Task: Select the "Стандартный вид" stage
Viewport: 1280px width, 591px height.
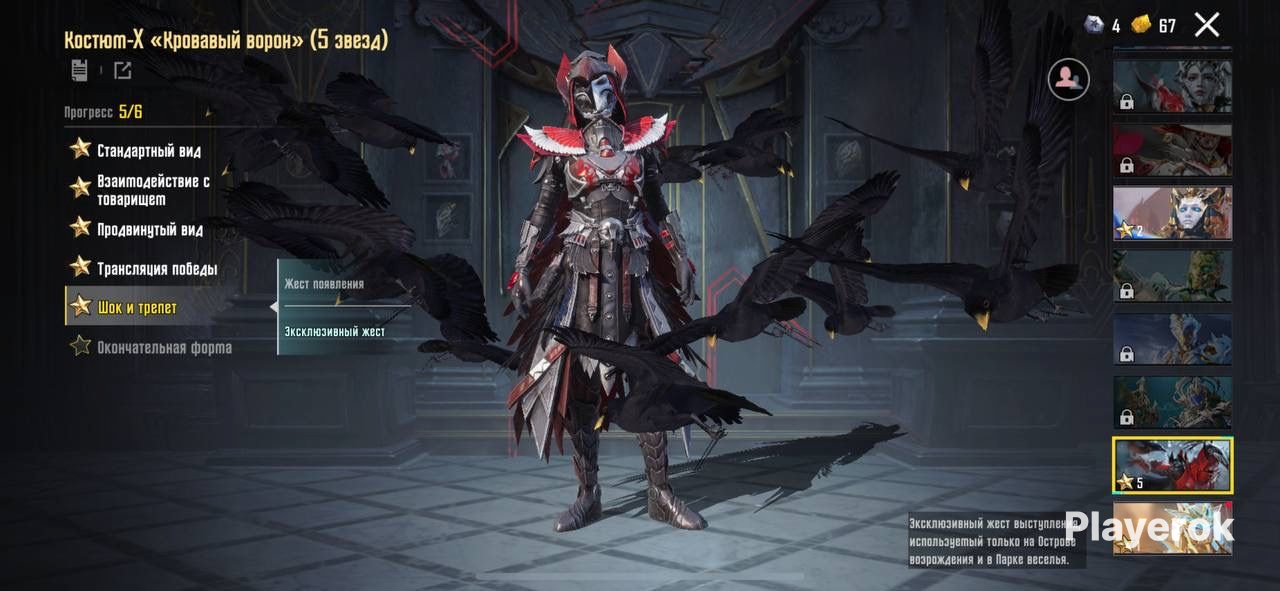Action: [148, 151]
